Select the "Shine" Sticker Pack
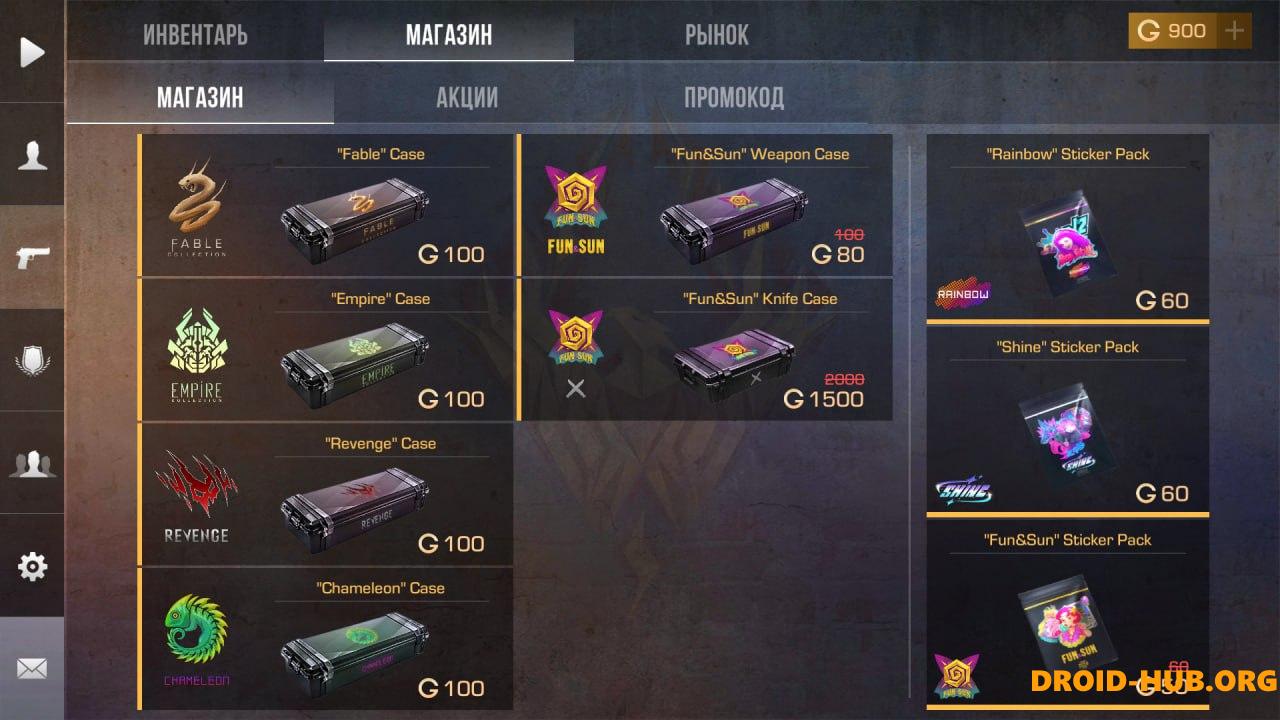 [x=1068, y=421]
